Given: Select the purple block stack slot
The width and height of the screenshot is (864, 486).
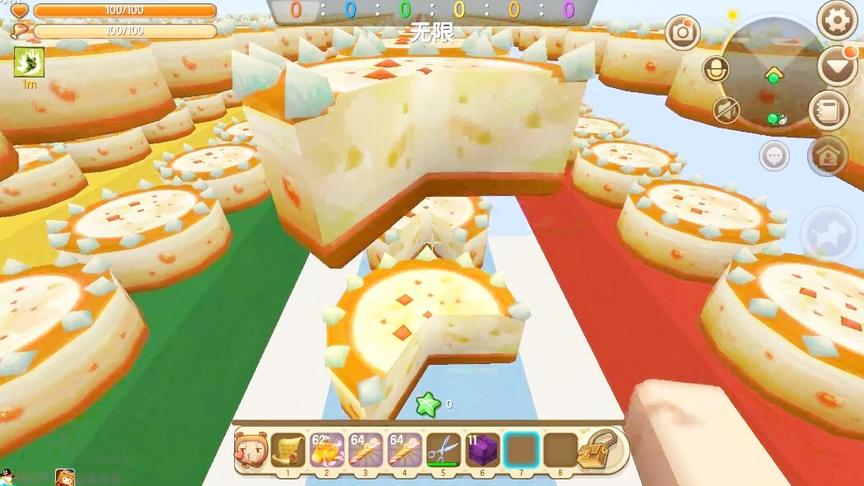Looking at the screenshot, I should tap(482, 449).
